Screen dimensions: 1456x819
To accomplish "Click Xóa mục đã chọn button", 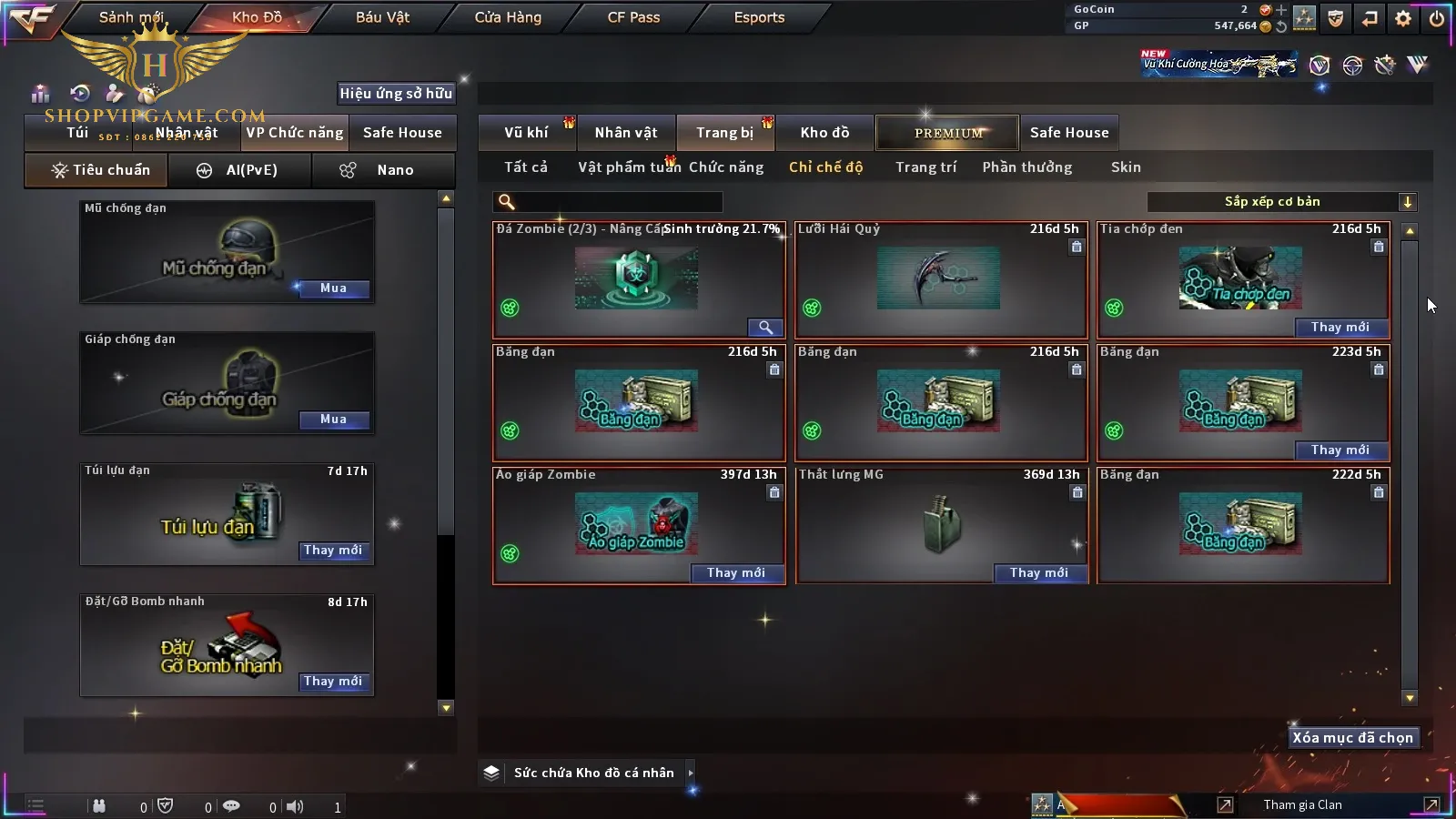I will coord(1352,738).
